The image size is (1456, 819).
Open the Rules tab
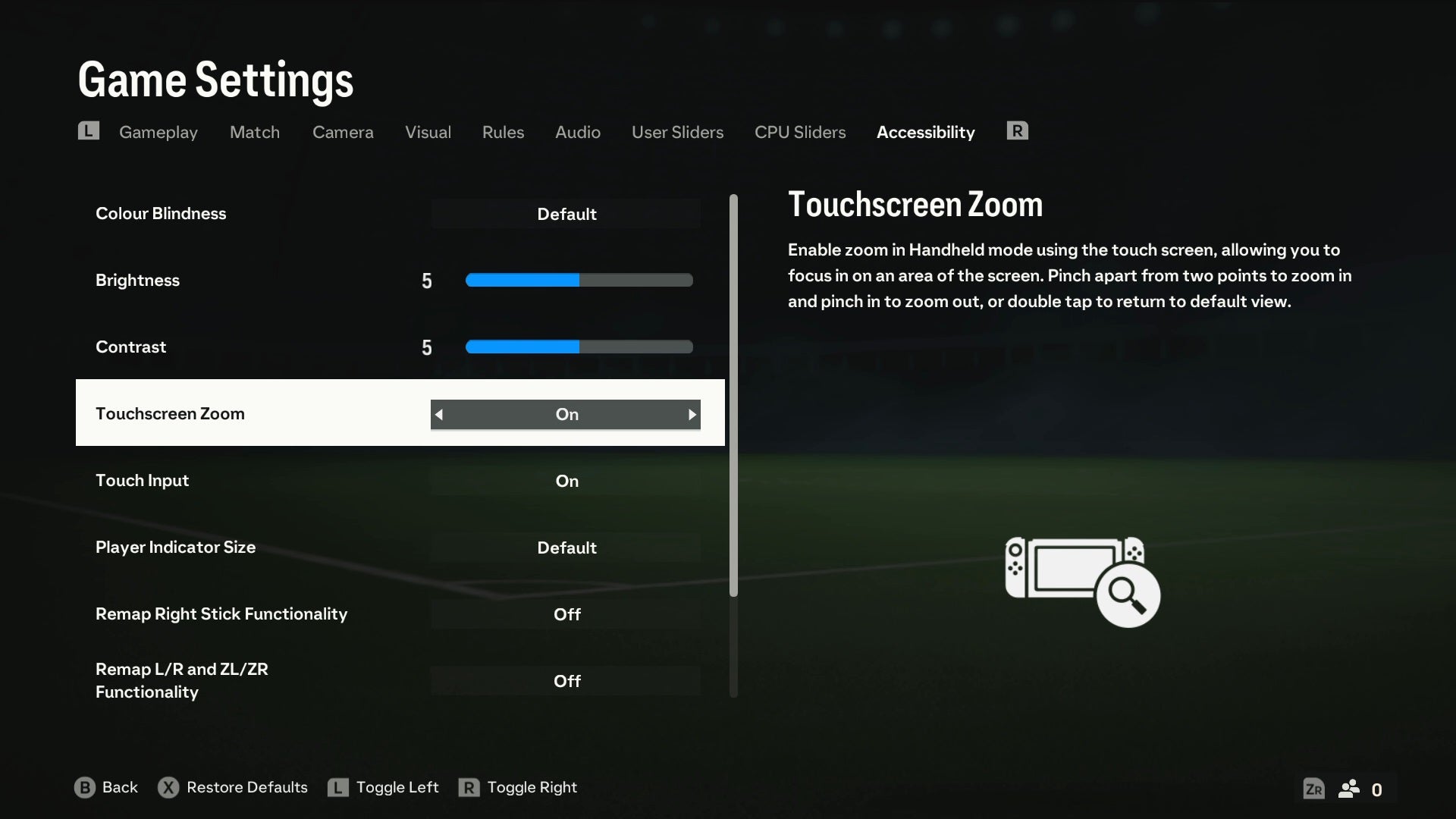503,132
